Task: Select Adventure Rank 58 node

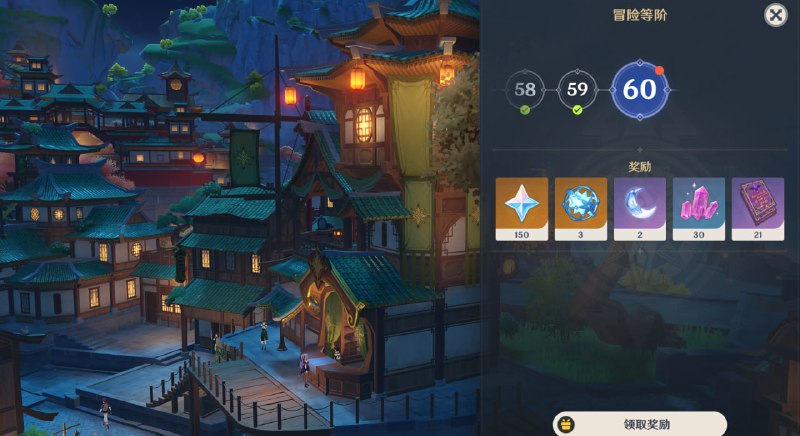Action: tap(525, 90)
